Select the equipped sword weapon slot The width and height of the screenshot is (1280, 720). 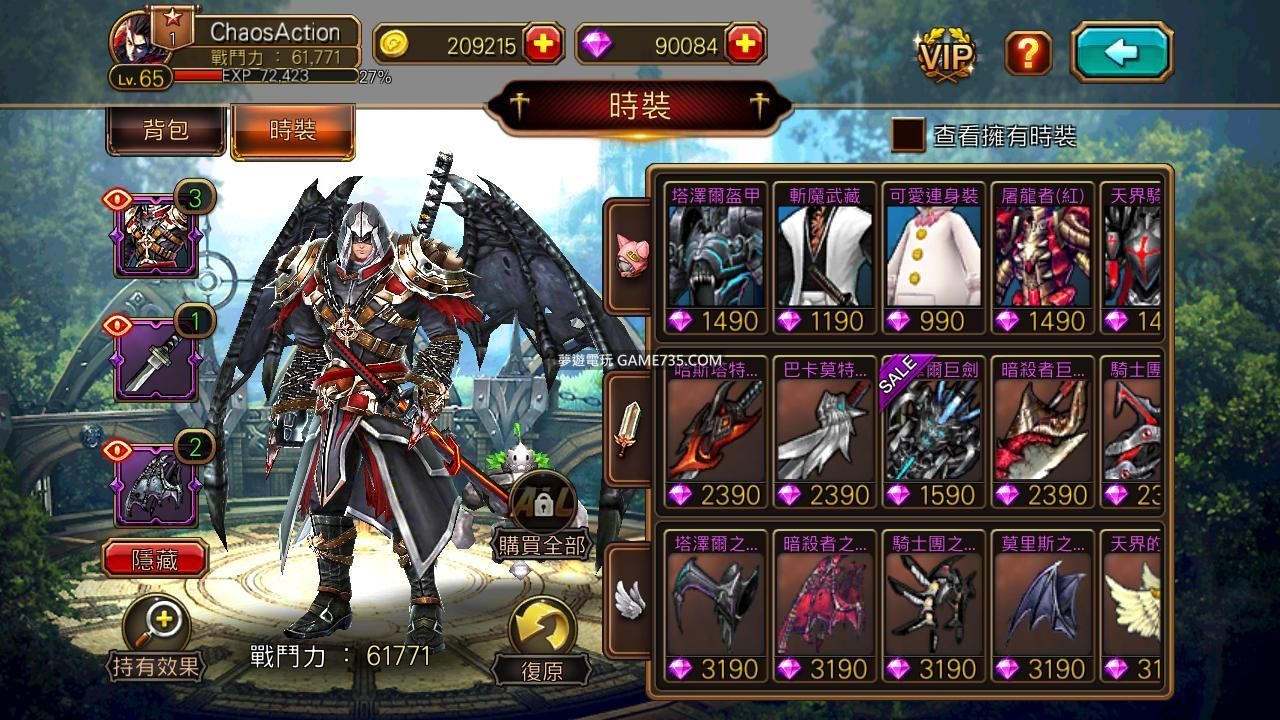156,358
